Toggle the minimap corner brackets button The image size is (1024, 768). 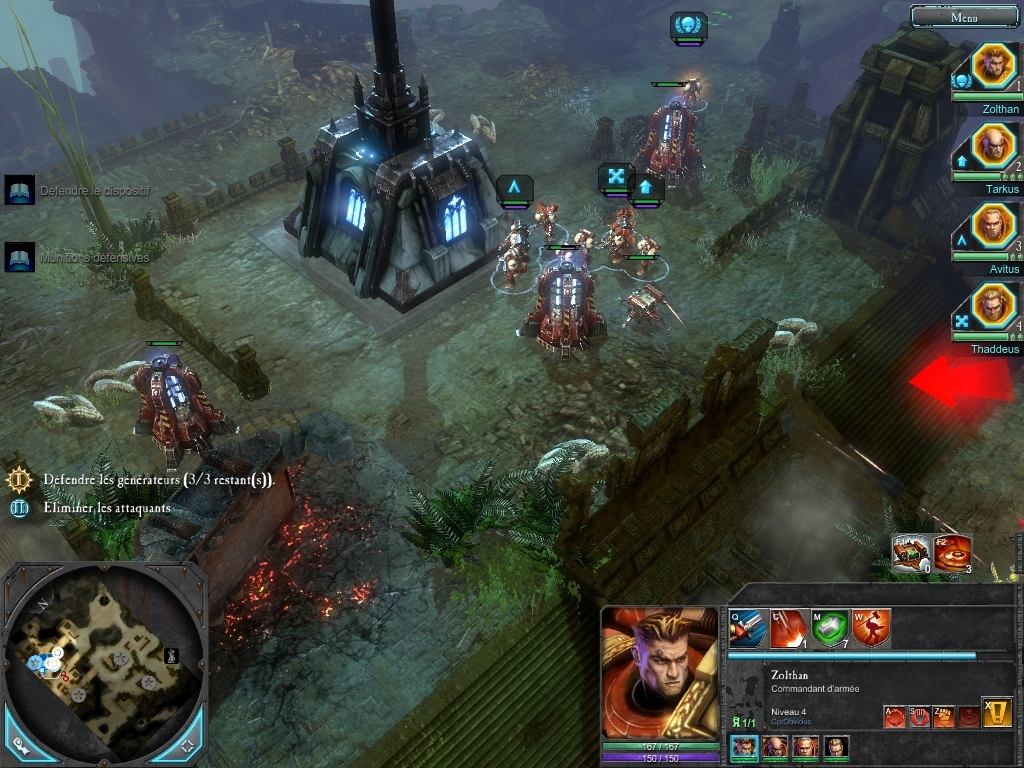[x=186, y=745]
